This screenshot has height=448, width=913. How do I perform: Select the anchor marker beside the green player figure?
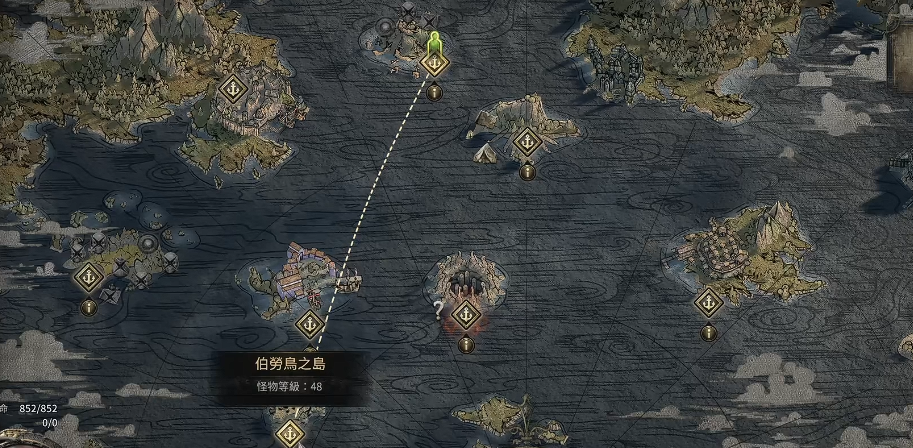click(x=434, y=64)
